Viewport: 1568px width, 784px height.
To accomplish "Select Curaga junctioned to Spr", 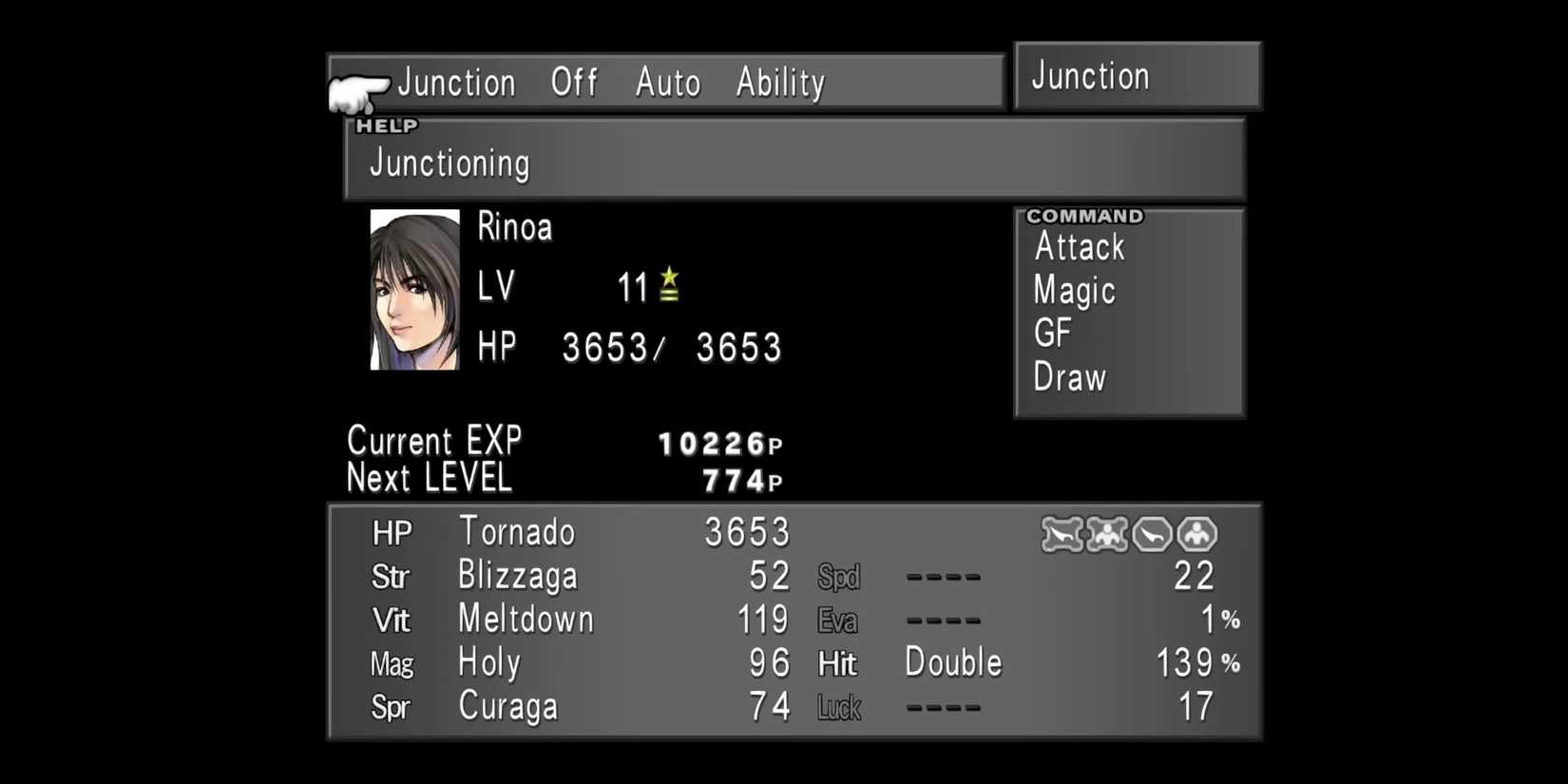I will [x=507, y=706].
